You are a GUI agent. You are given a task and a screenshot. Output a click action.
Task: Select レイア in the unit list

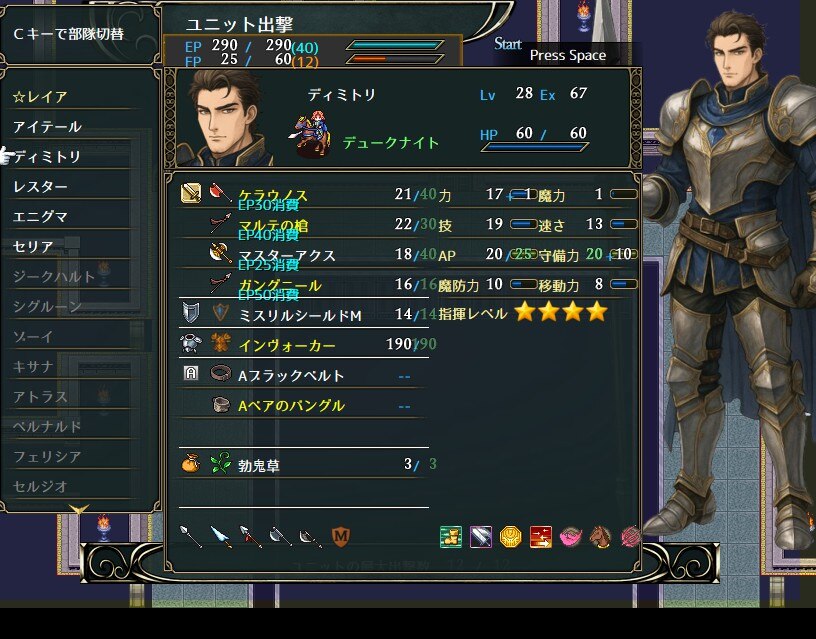point(41,97)
